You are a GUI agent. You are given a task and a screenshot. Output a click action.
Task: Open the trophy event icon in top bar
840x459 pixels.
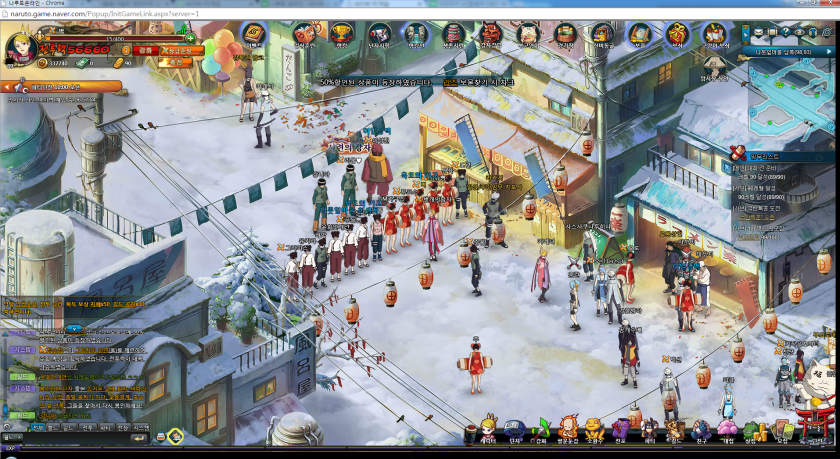tap(342, 33)
